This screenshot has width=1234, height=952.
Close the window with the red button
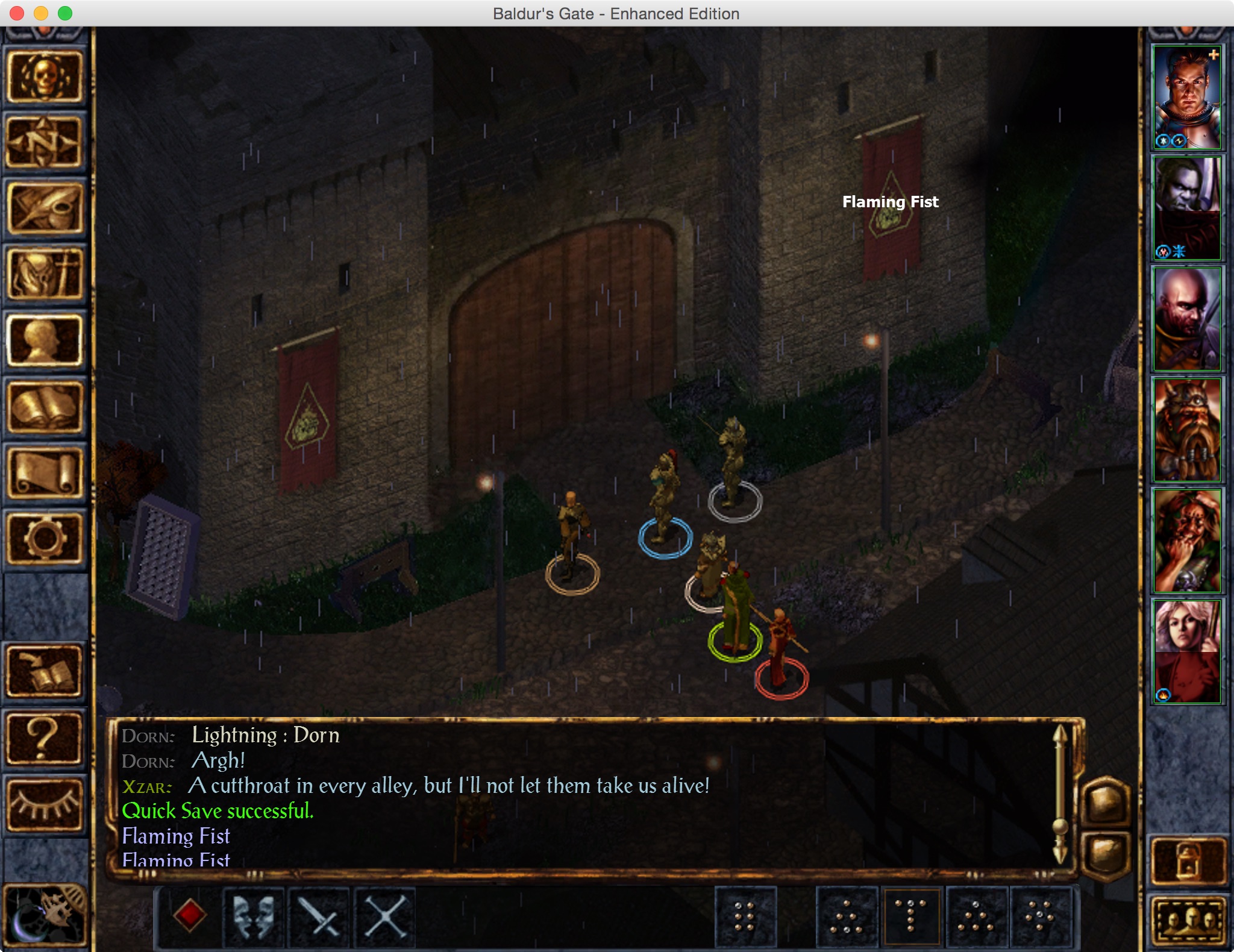pos(17,13)
